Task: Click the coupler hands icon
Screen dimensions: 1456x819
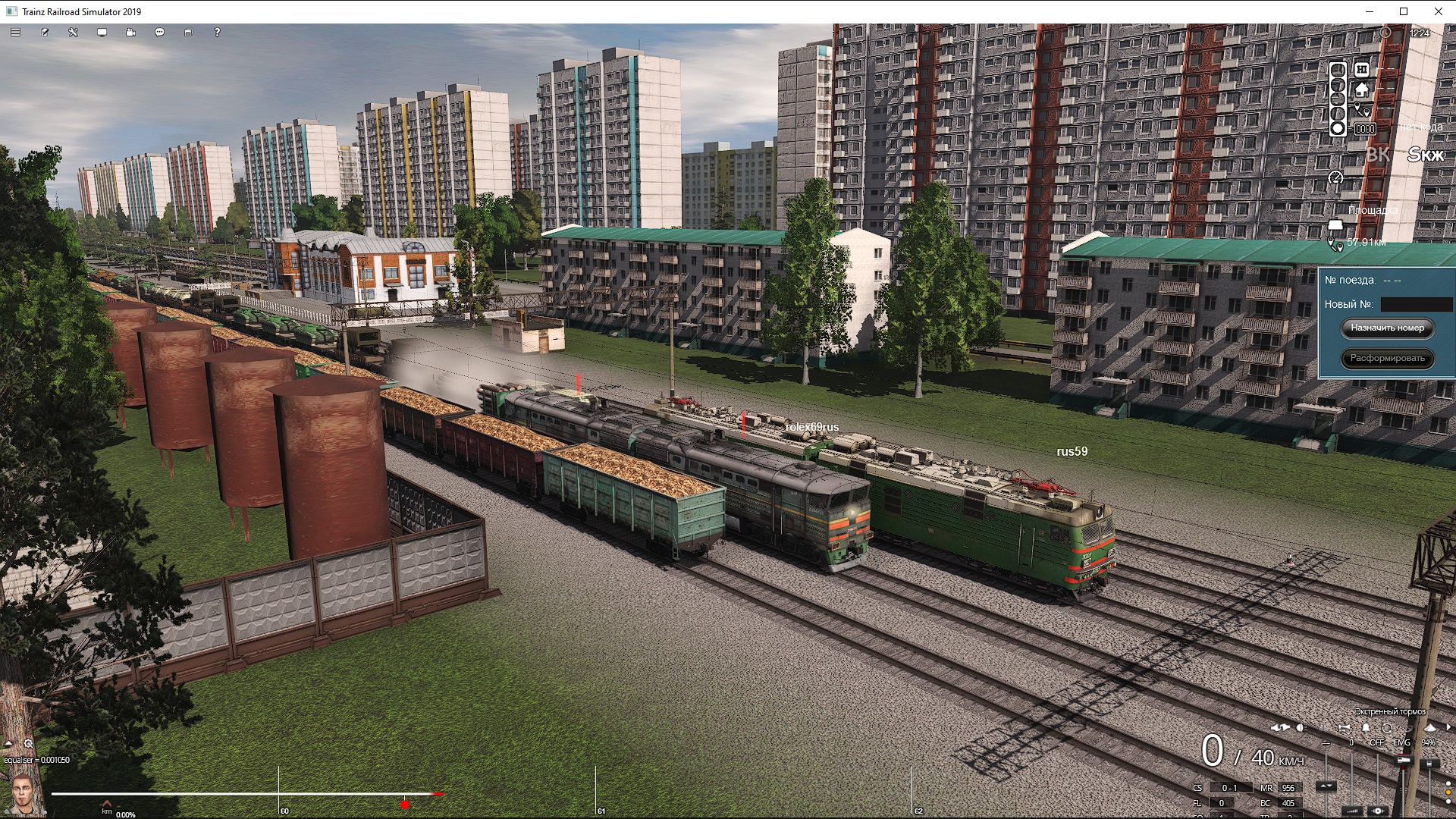Action: point(1280,728)
